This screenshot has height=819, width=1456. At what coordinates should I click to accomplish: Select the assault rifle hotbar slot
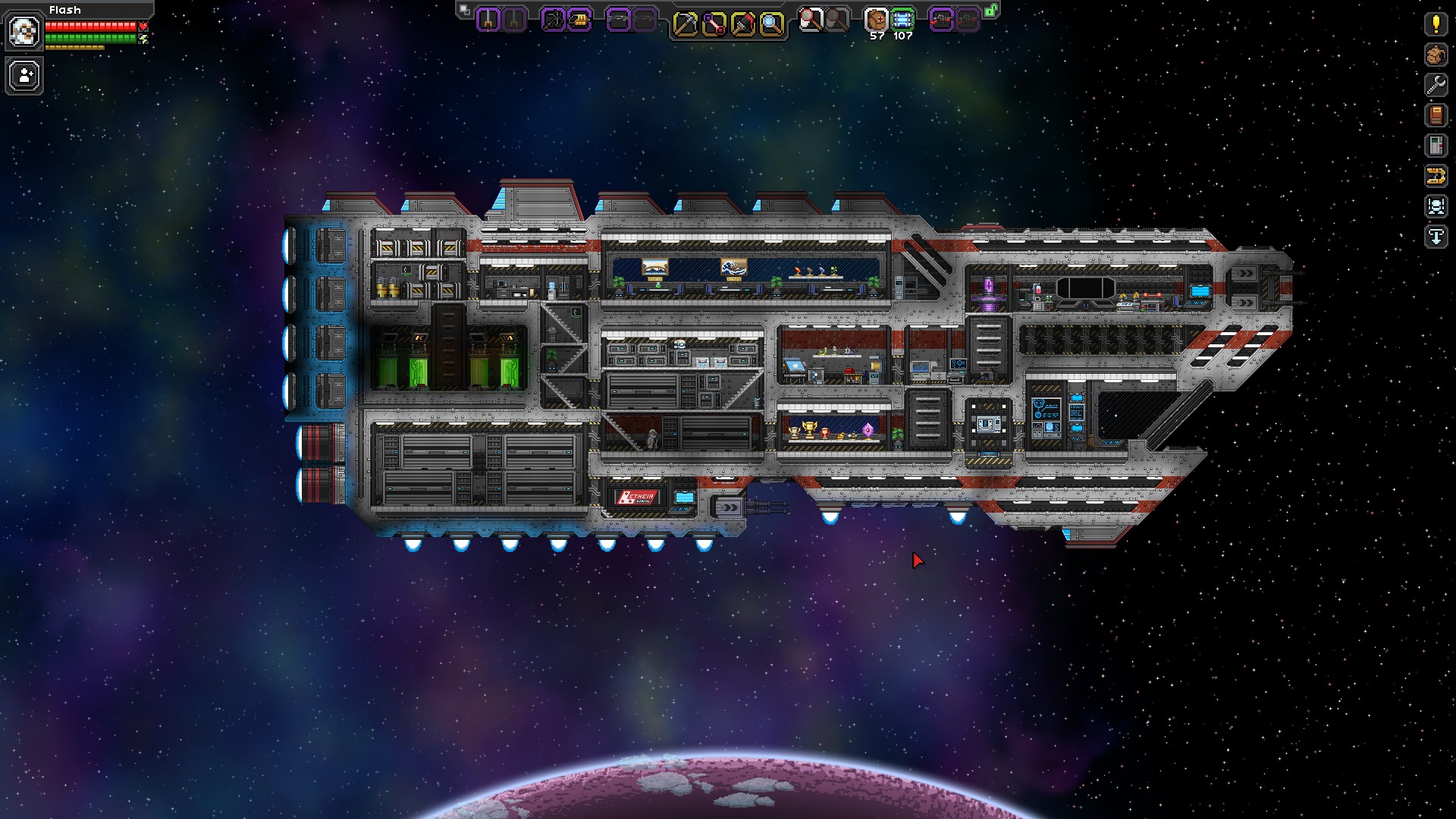click(619, 21)
